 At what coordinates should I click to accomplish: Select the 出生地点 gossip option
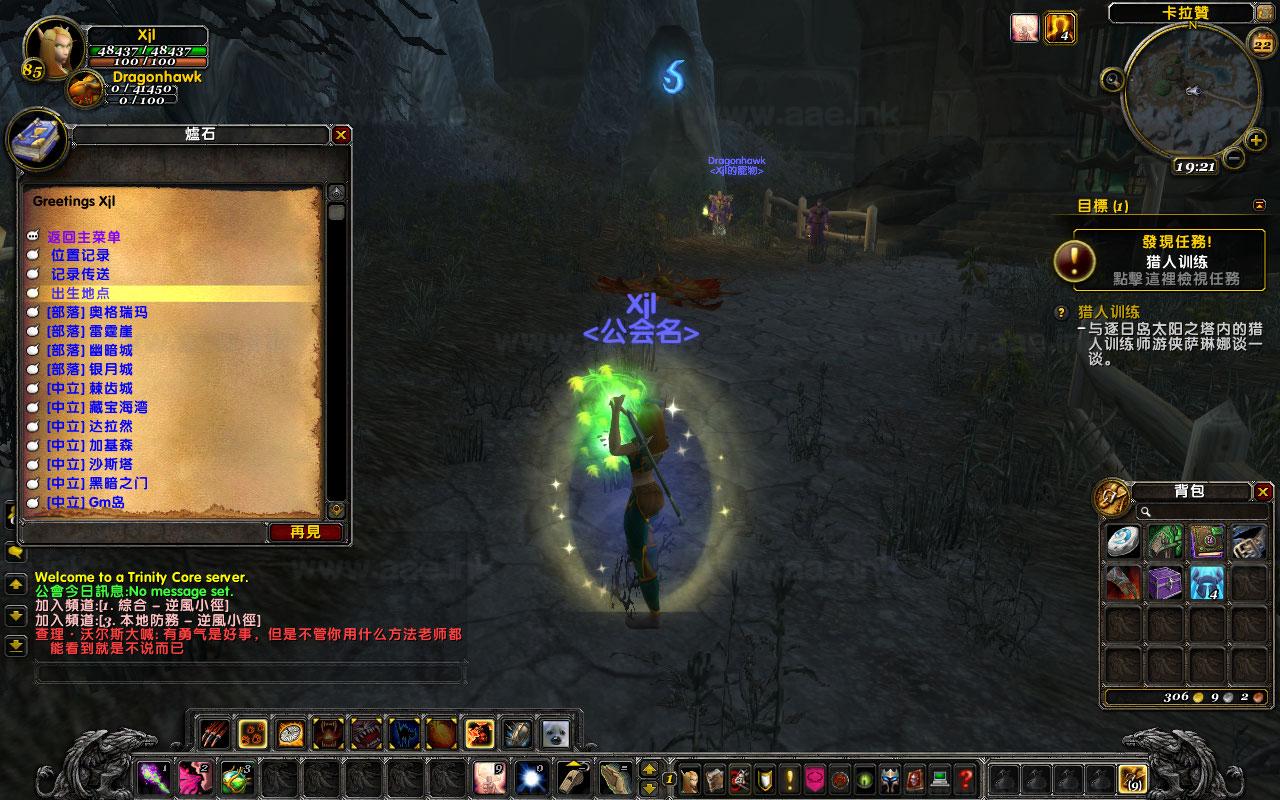tap(82, 293)
